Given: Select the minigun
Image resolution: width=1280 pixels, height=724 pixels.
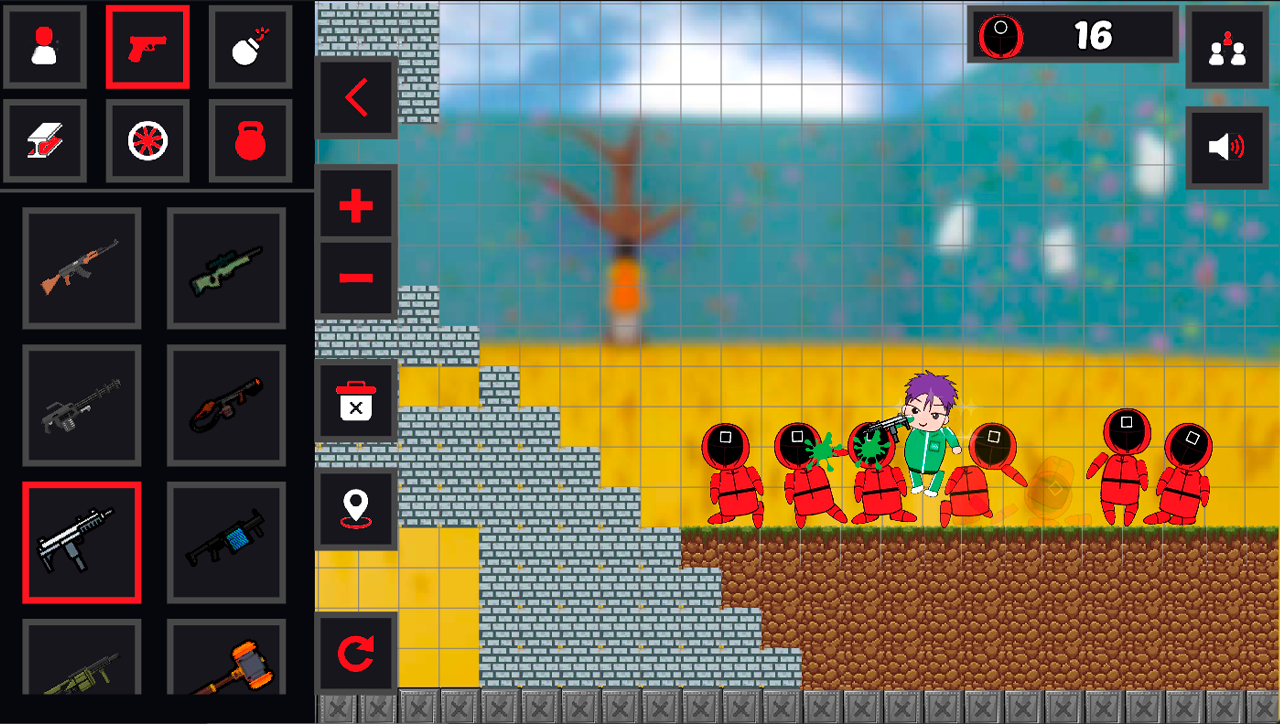Looking at the screenshot, I should pyautogui.click(x=82, y=406).
